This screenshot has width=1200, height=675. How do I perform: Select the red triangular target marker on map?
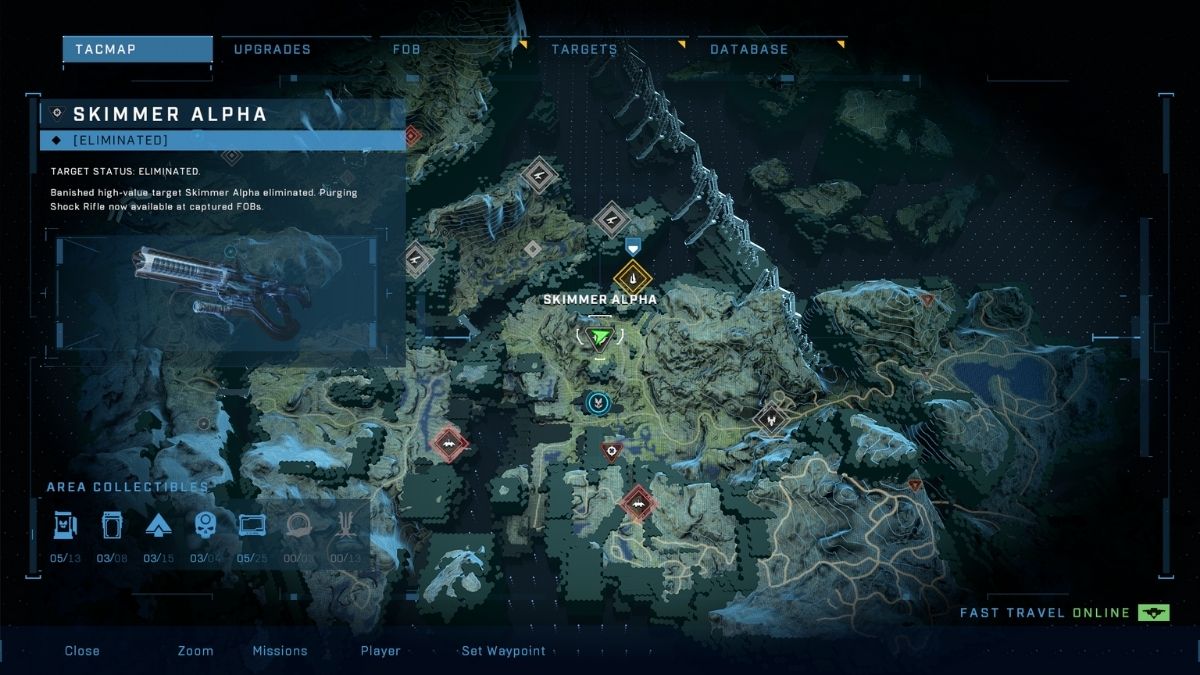[x=611, y=452]
